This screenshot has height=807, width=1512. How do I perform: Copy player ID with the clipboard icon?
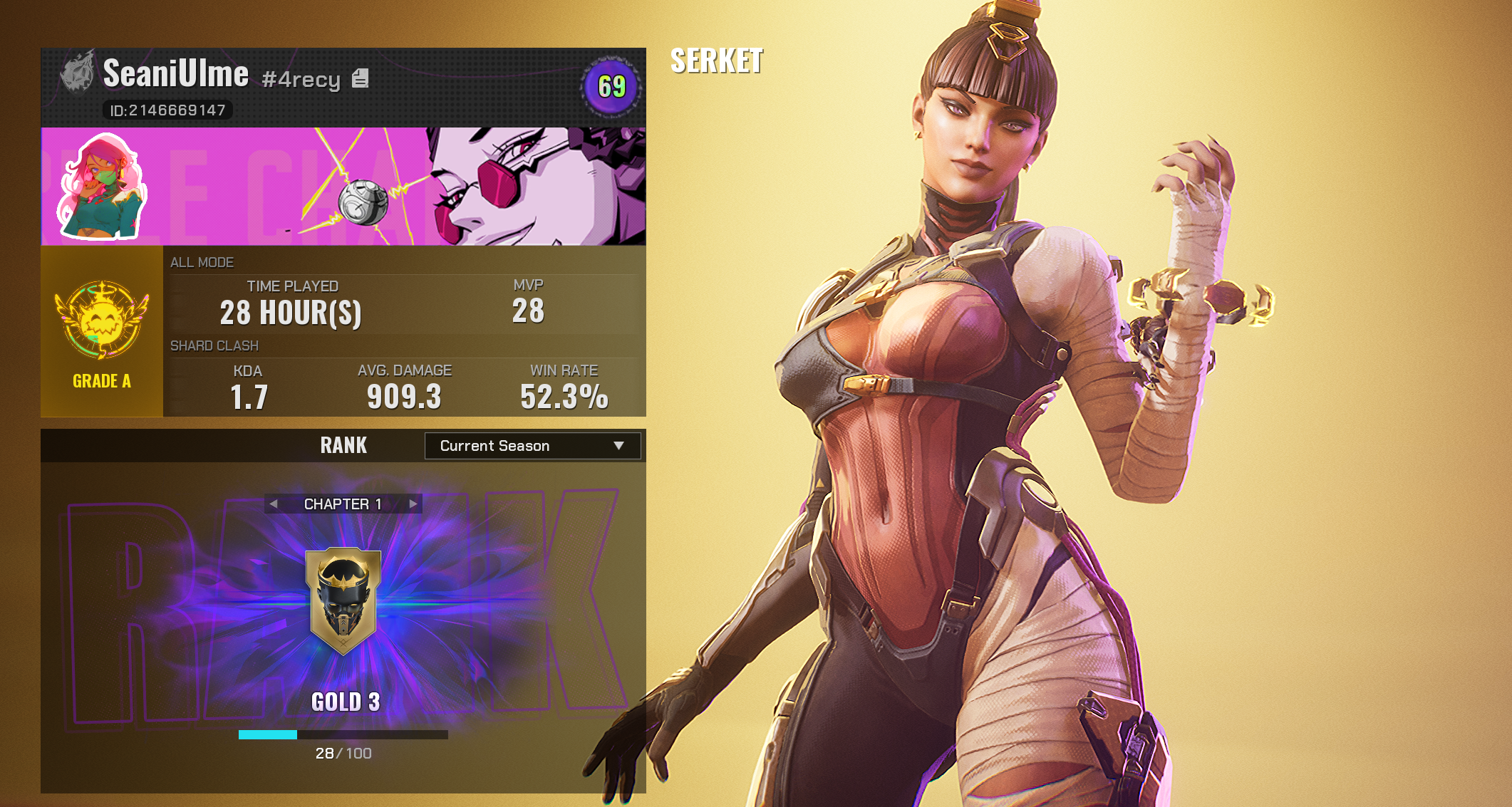361,78
